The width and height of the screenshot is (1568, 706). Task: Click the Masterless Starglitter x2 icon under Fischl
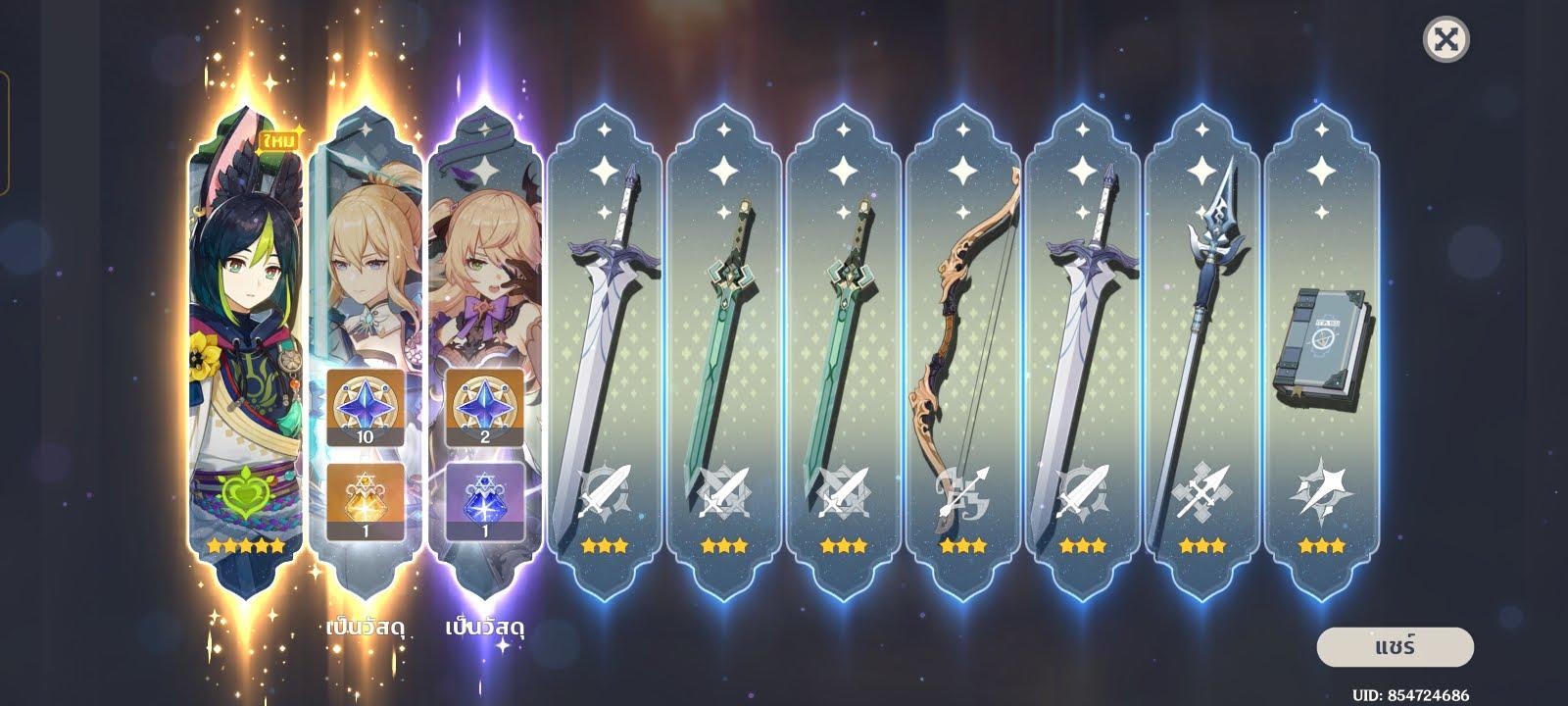pos(484,405)
